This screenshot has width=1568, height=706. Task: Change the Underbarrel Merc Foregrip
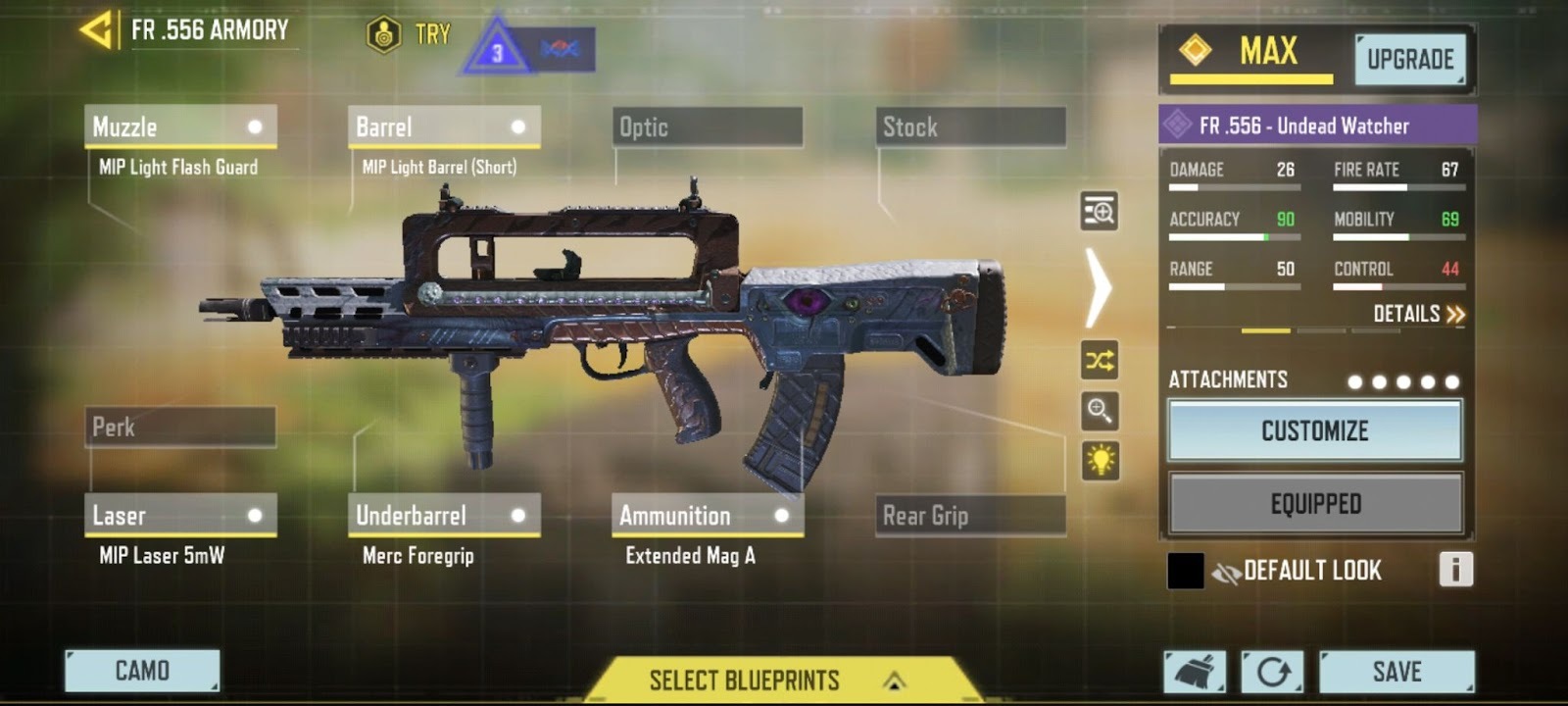click(443, 516)
